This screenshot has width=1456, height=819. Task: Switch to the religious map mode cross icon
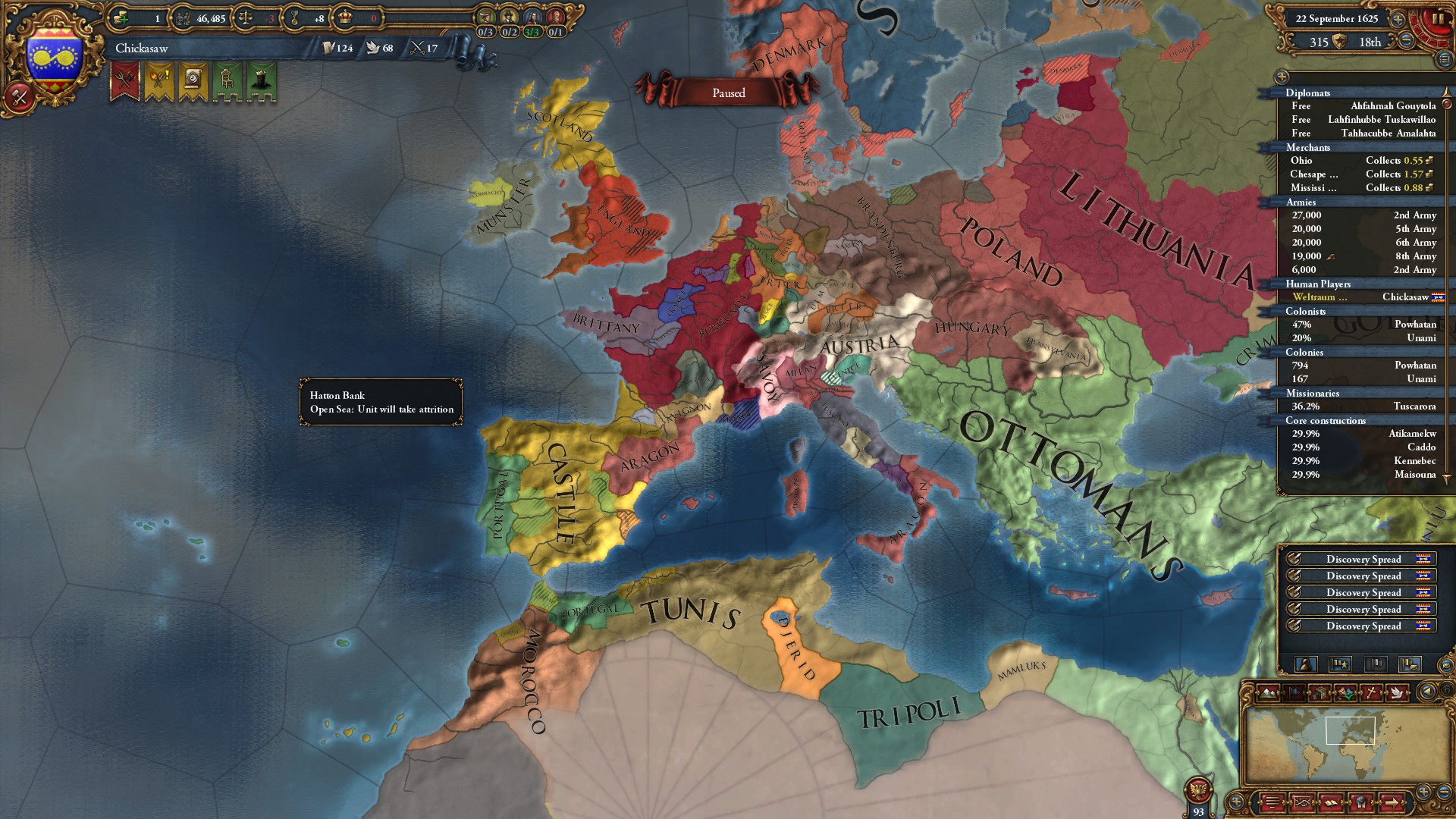click(x=1371, y=692)
